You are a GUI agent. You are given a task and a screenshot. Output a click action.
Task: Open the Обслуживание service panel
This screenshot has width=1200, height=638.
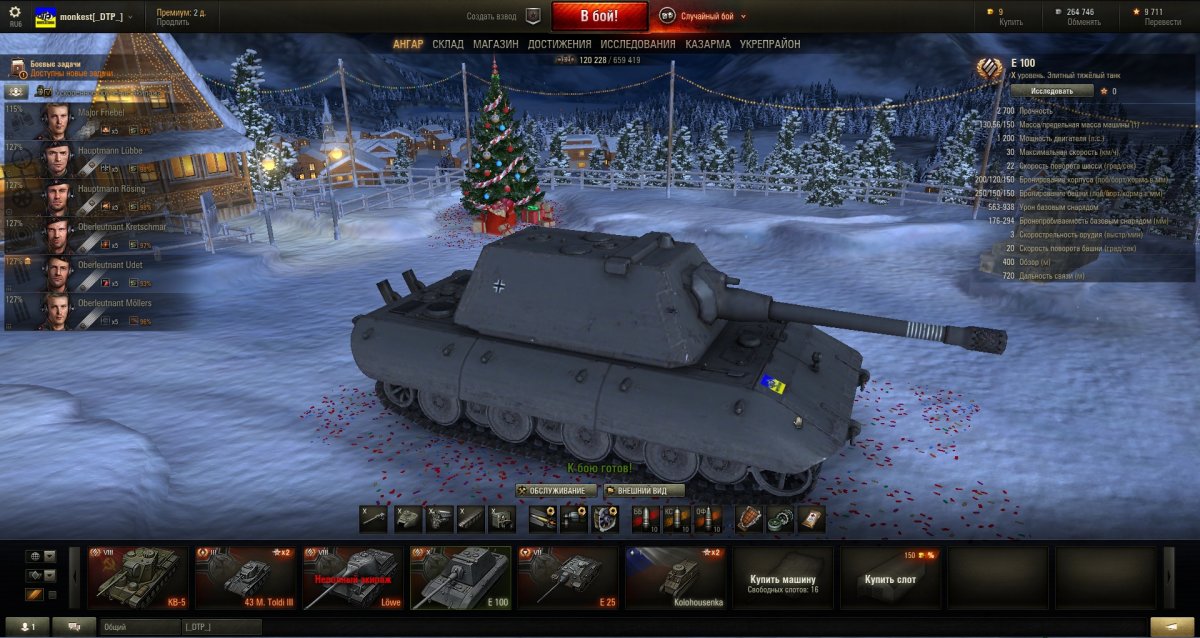pyautogui.click(x=557, y=491)
